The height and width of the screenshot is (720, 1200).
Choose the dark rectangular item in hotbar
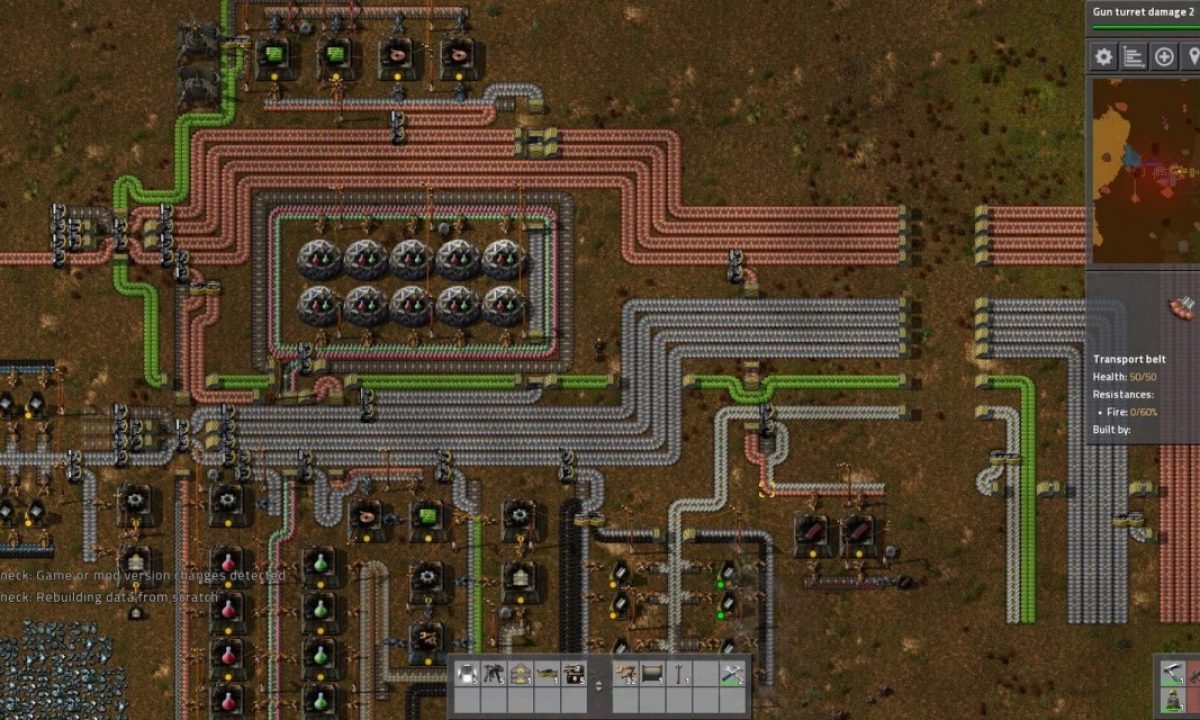coord(653,673)
